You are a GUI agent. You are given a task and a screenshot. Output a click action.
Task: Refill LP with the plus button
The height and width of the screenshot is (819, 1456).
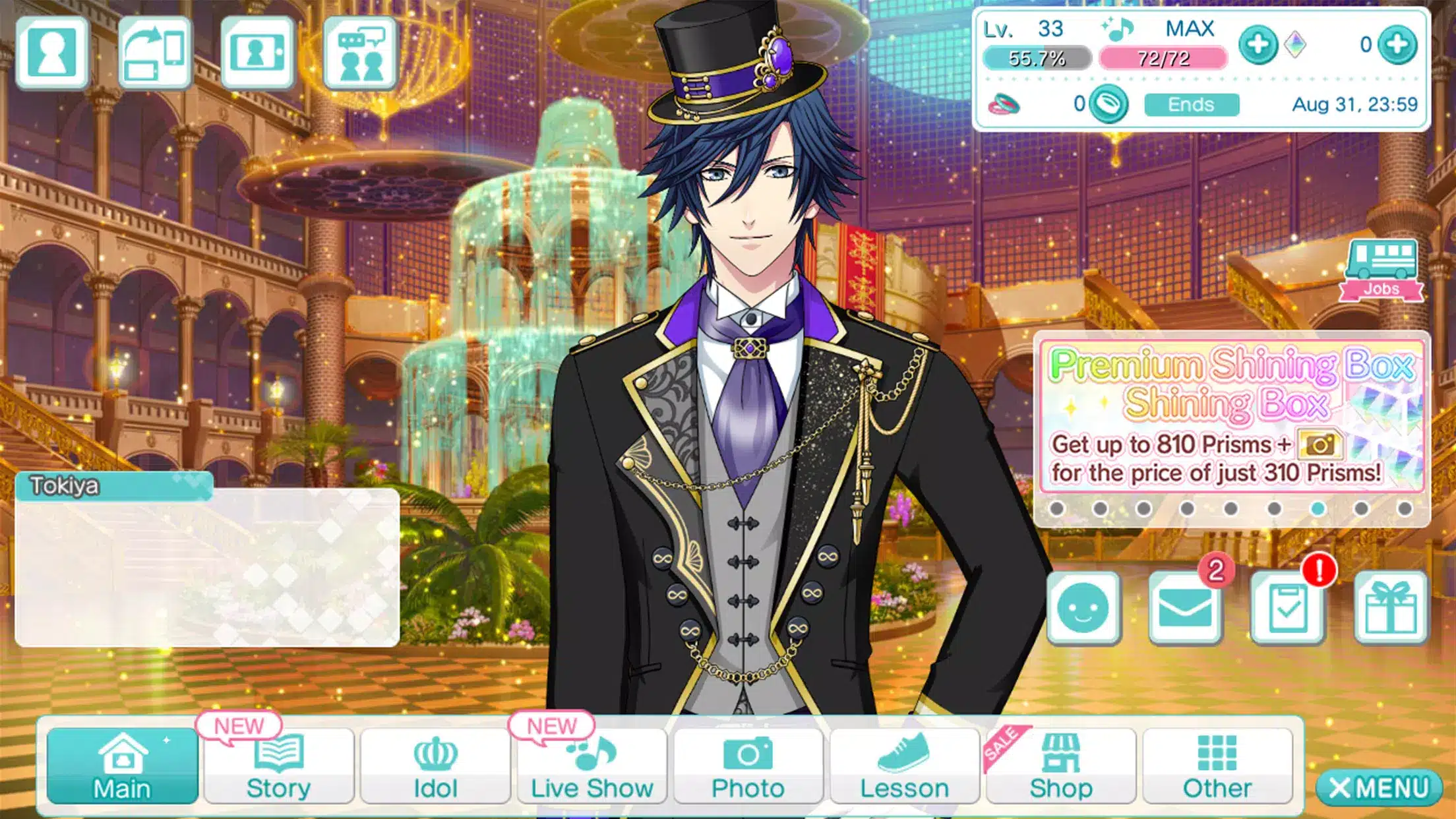click(1258, 45)
